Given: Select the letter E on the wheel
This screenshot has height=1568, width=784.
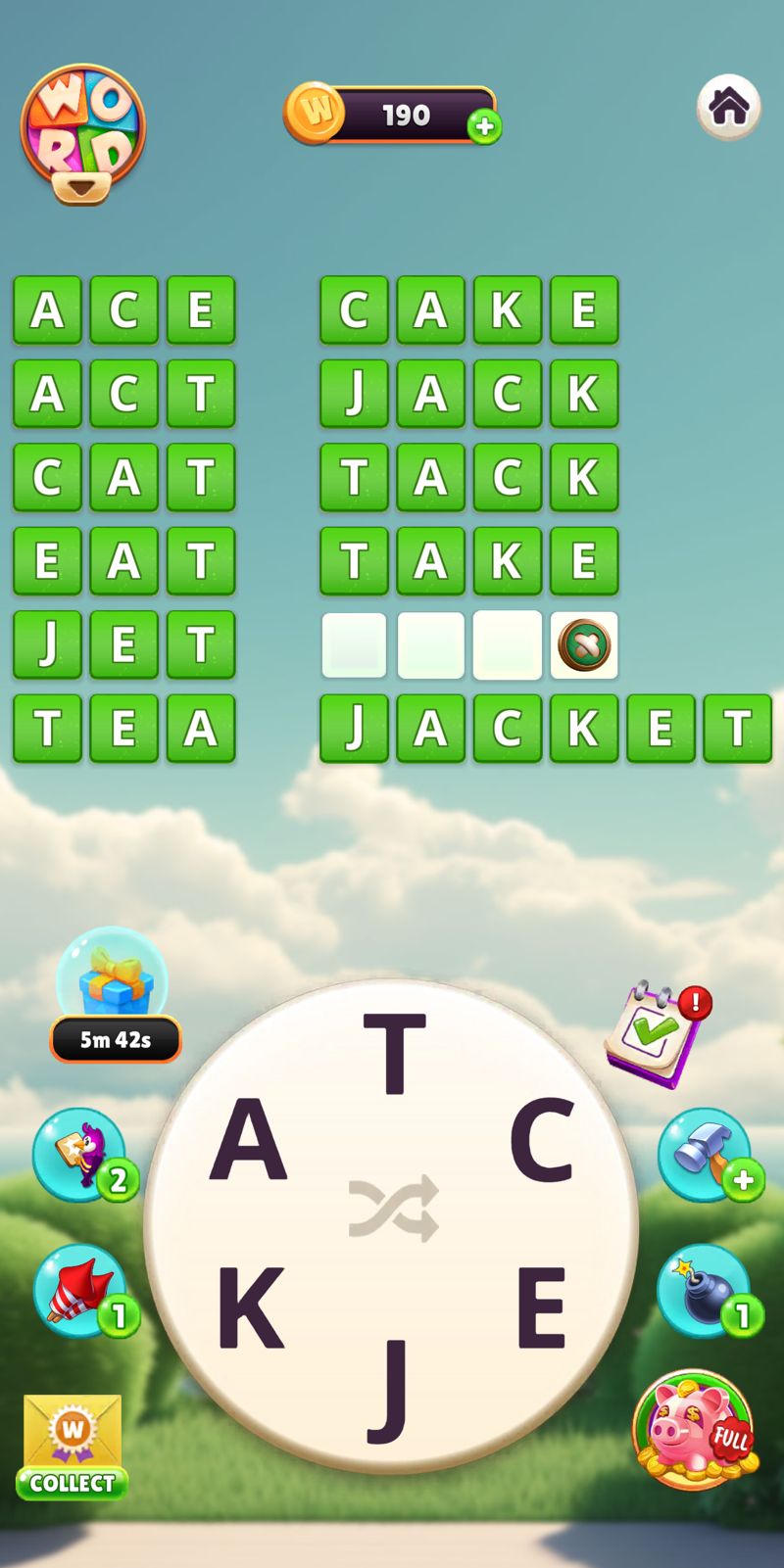Looking at the screenshot, I should pos(541,1307).
